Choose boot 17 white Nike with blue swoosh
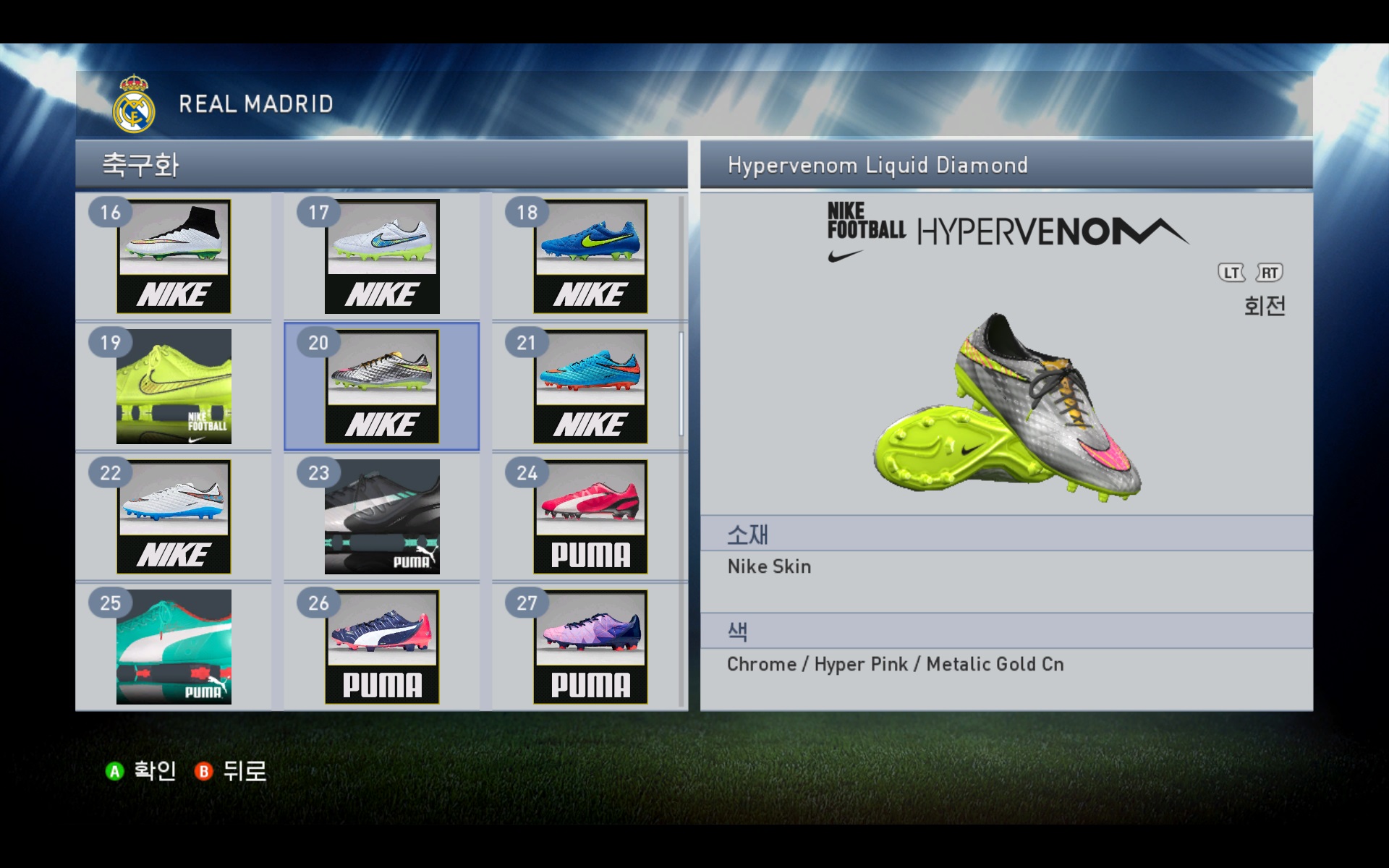Screen dimensions: 1389x868 382,256
